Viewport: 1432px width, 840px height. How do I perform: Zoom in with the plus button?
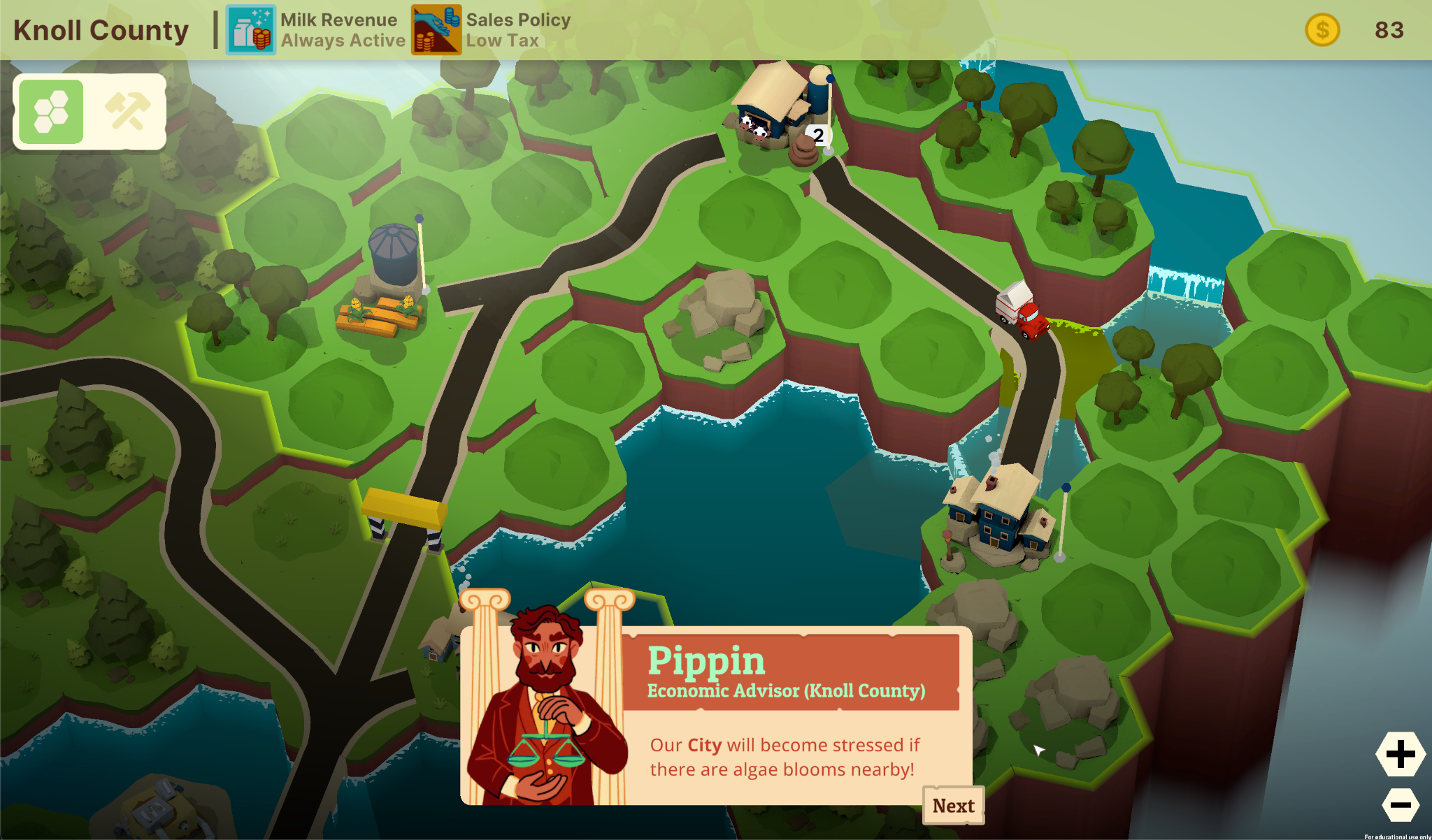(x=1400, y=754)
